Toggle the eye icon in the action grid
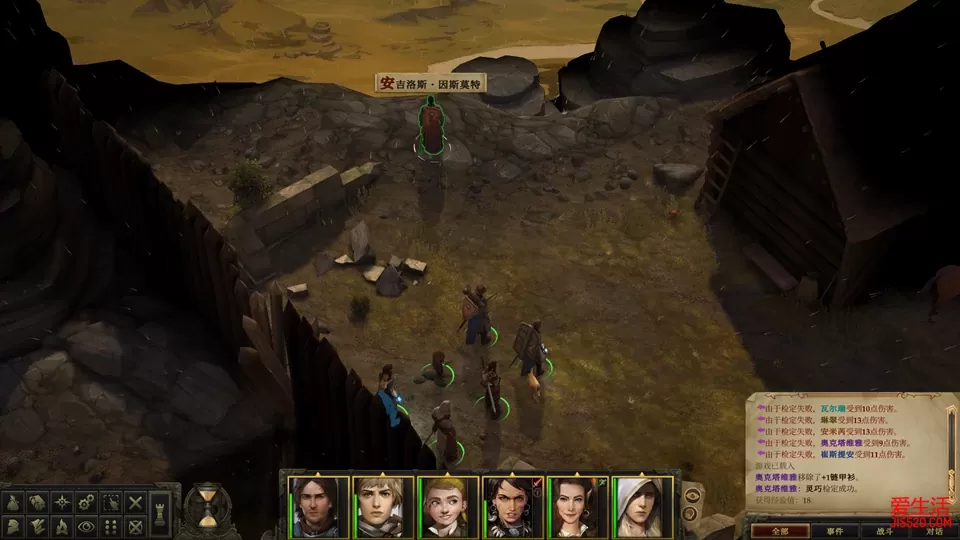This screenshot has width=960, height=540. [87, 525]
